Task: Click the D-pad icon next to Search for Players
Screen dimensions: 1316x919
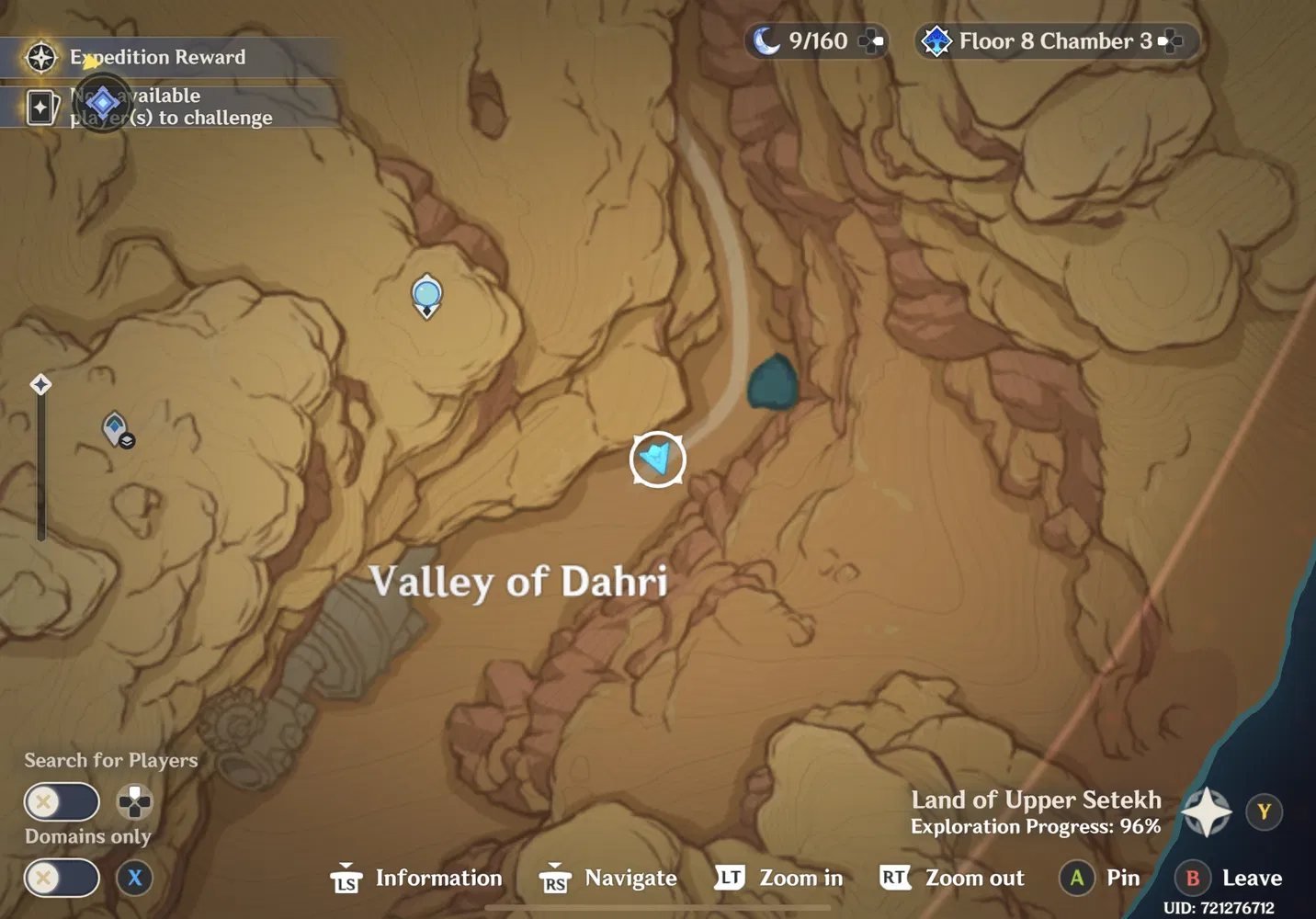Action: (x=134, y=802)
